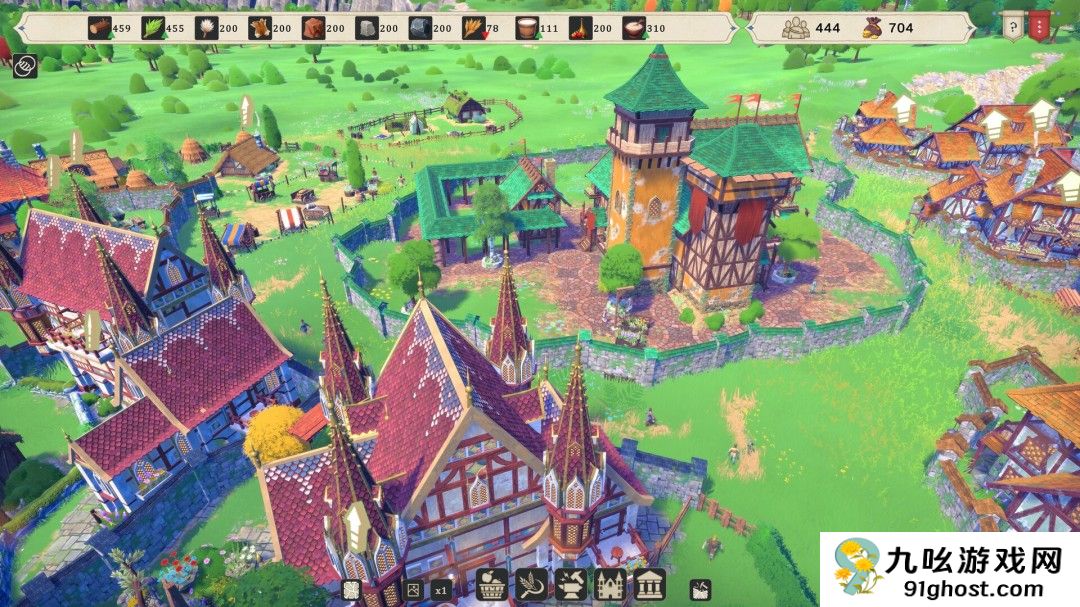Open the question mark help banner
Image resolution: width=1080 pixels, height=607 pixels.
pyautogui.click(x=1013, y=25)
